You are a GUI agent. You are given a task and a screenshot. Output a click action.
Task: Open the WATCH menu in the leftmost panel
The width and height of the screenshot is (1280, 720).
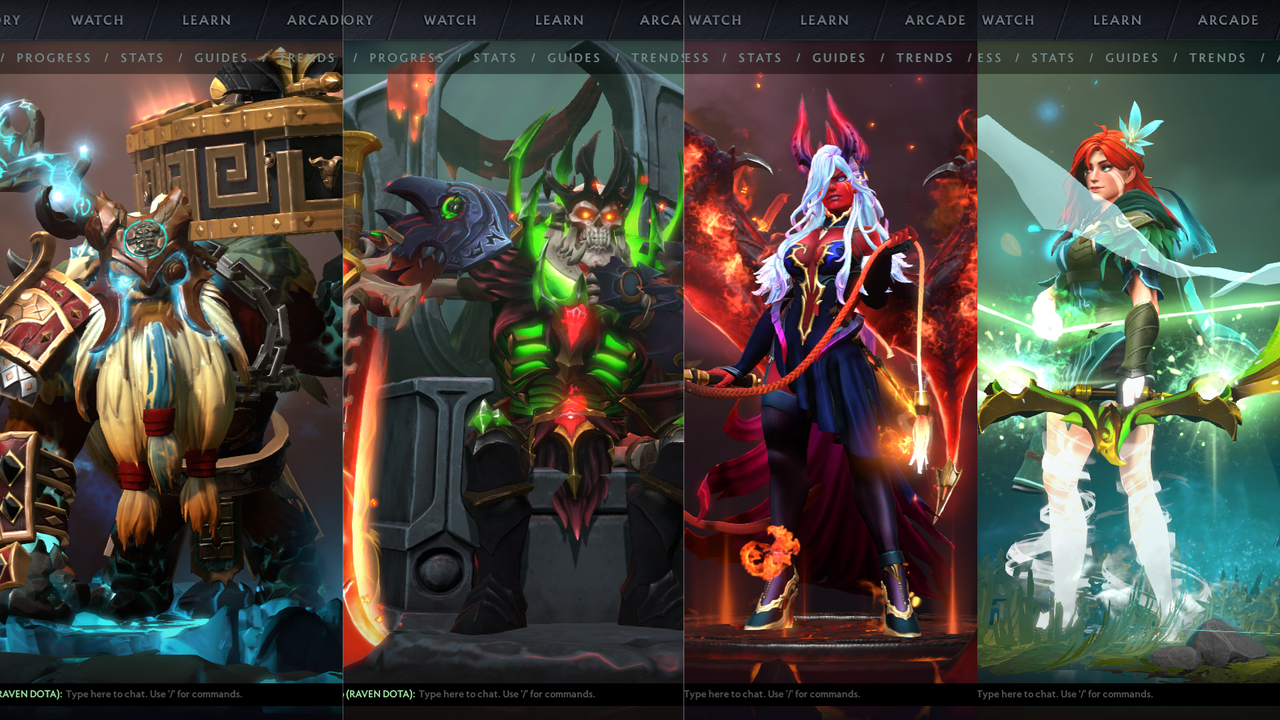[x=96, y=20]
